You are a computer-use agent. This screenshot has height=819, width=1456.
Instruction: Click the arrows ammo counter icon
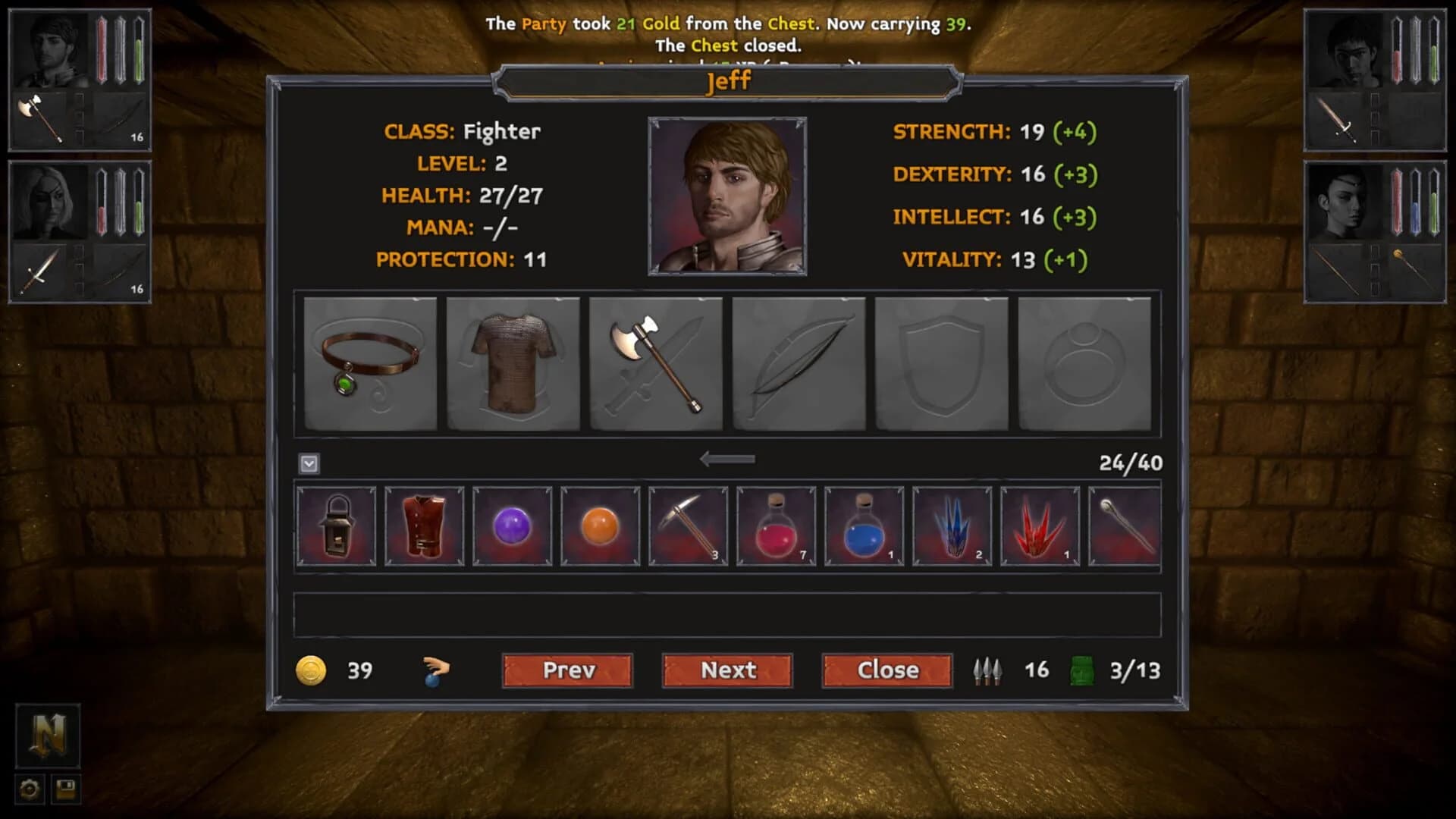point(987,670)
